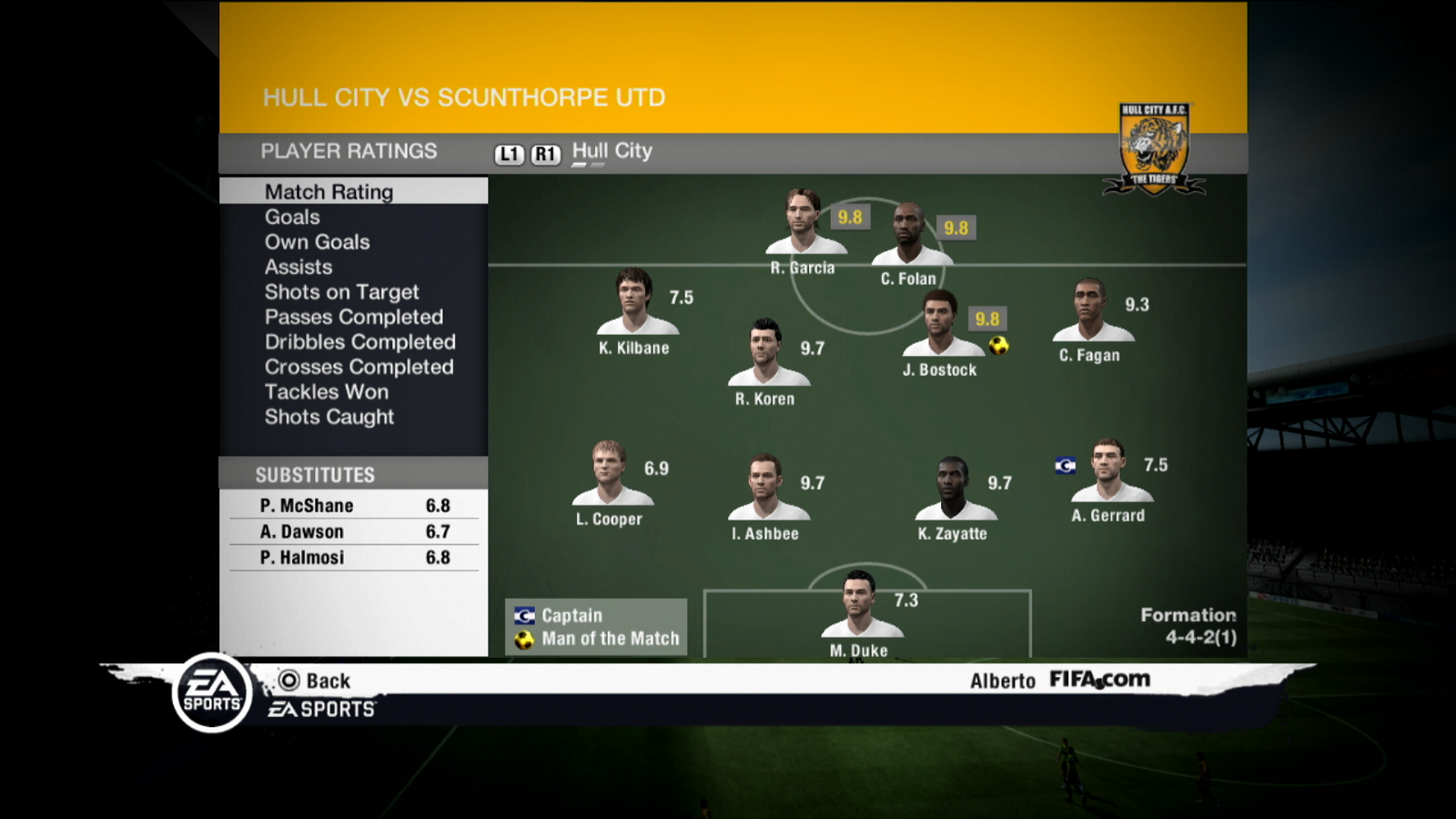Select Shots on Target

point(341,292)
